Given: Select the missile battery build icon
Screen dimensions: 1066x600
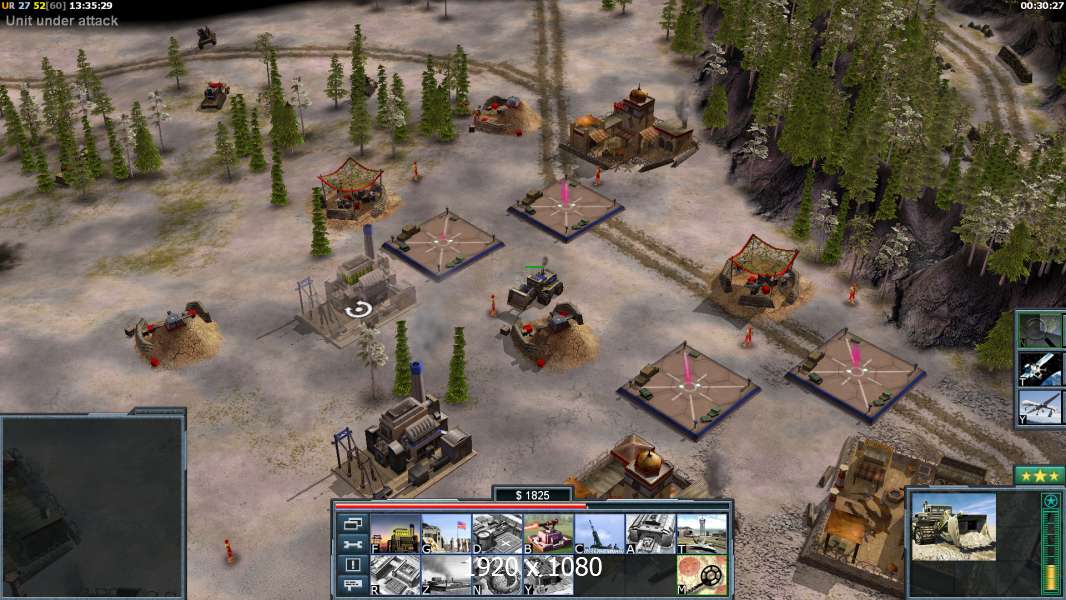Looking at the screenshot, I should (x=599, y=533).
